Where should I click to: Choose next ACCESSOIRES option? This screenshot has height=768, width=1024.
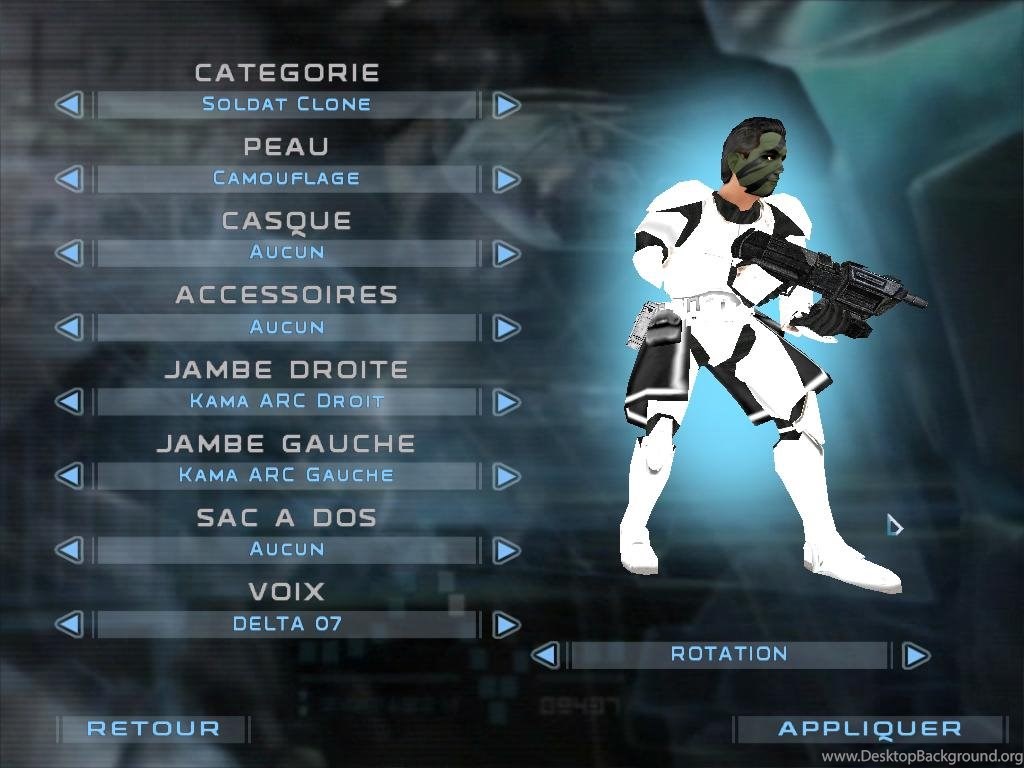point(506,327)
